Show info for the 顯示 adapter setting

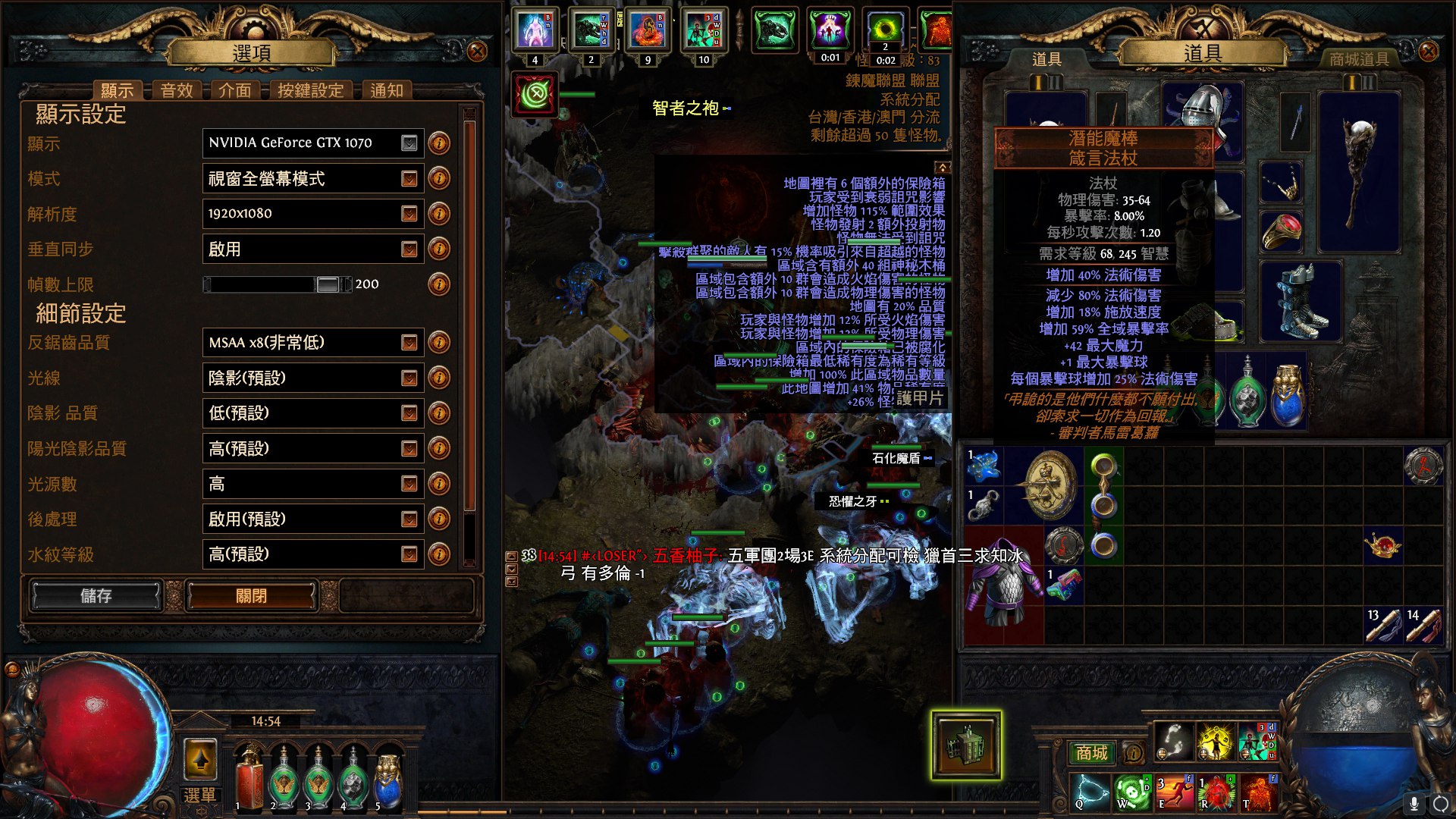439,143
